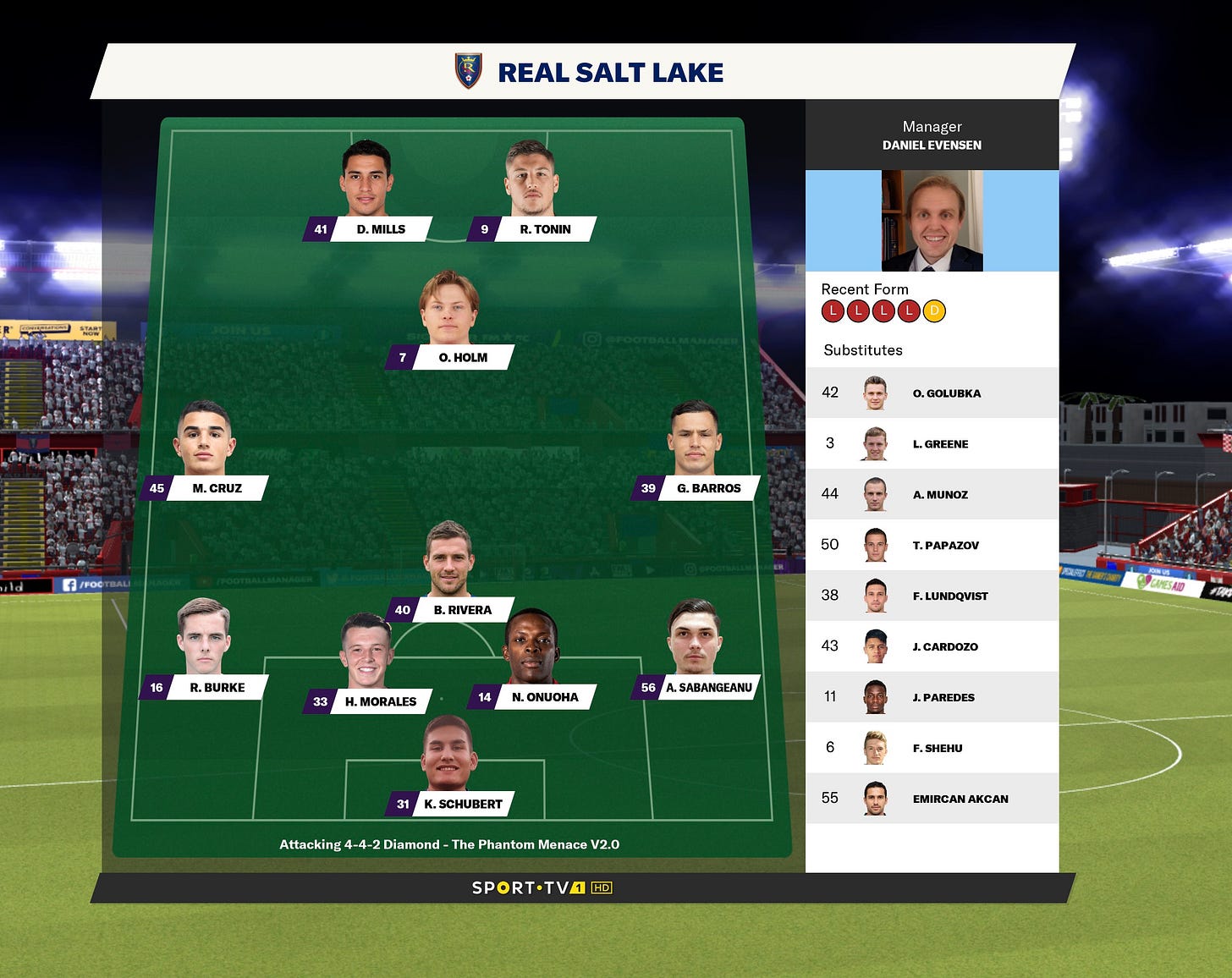Click manager Daniel Evensen's name

(931, 145)
